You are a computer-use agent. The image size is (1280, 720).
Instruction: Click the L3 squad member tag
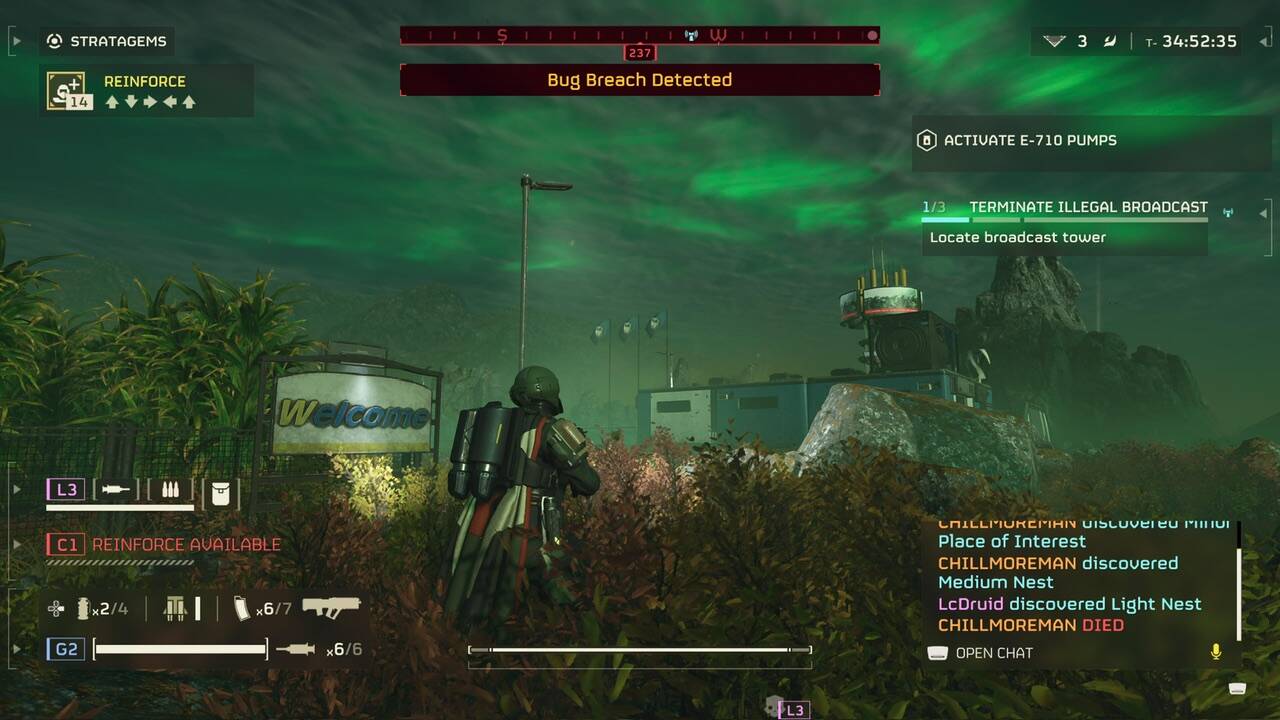(x=67, y=490)
